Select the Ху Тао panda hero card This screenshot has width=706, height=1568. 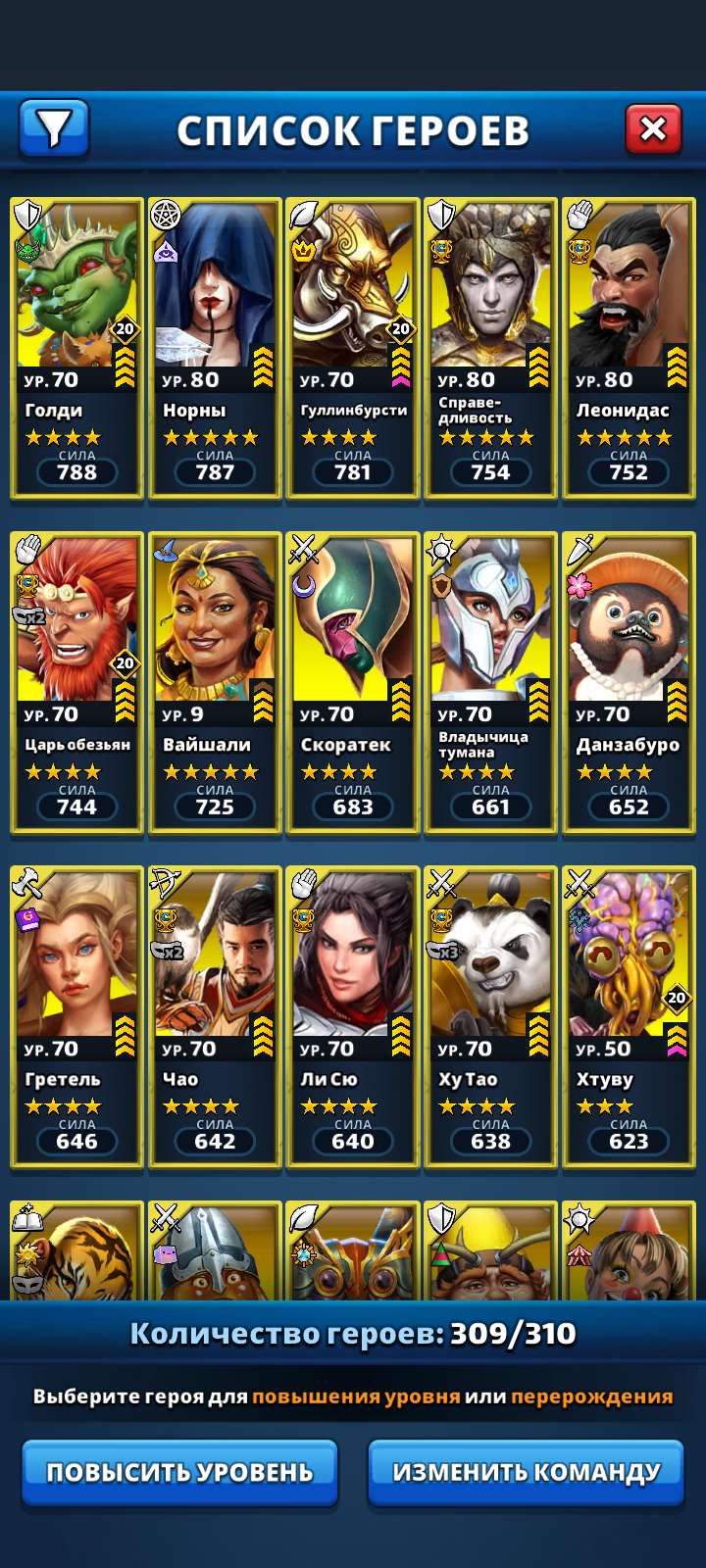(x=490, y=1016)
